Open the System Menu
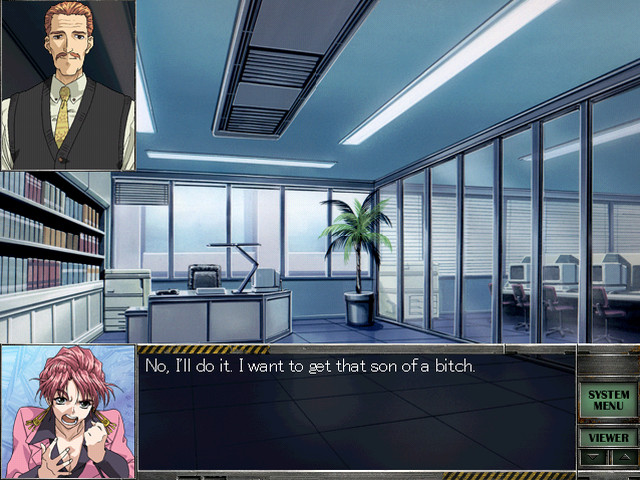Image resolution: width=640 pixels, height=480 pixels. pyautogui.click(x=608, y=400)
